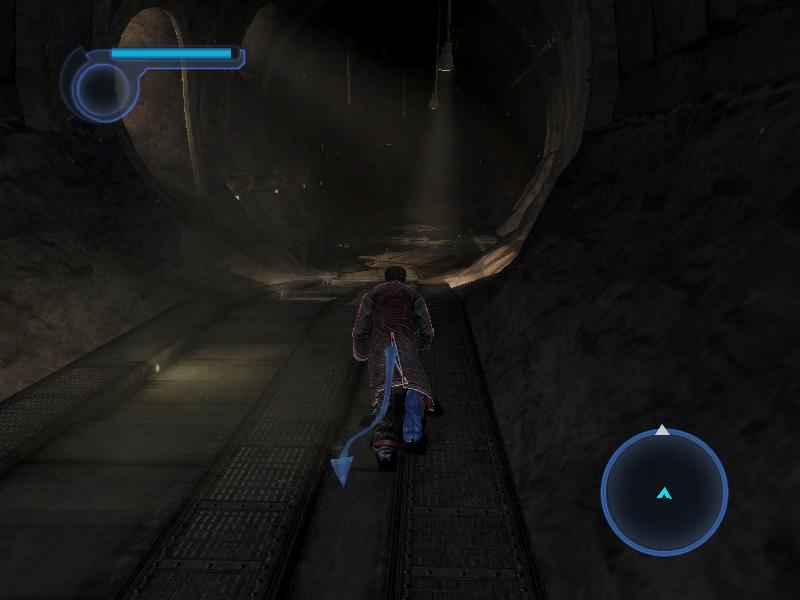Select the circular emblem beside the health bar
This screenshot has height=600, width=800.
[99, 89]
